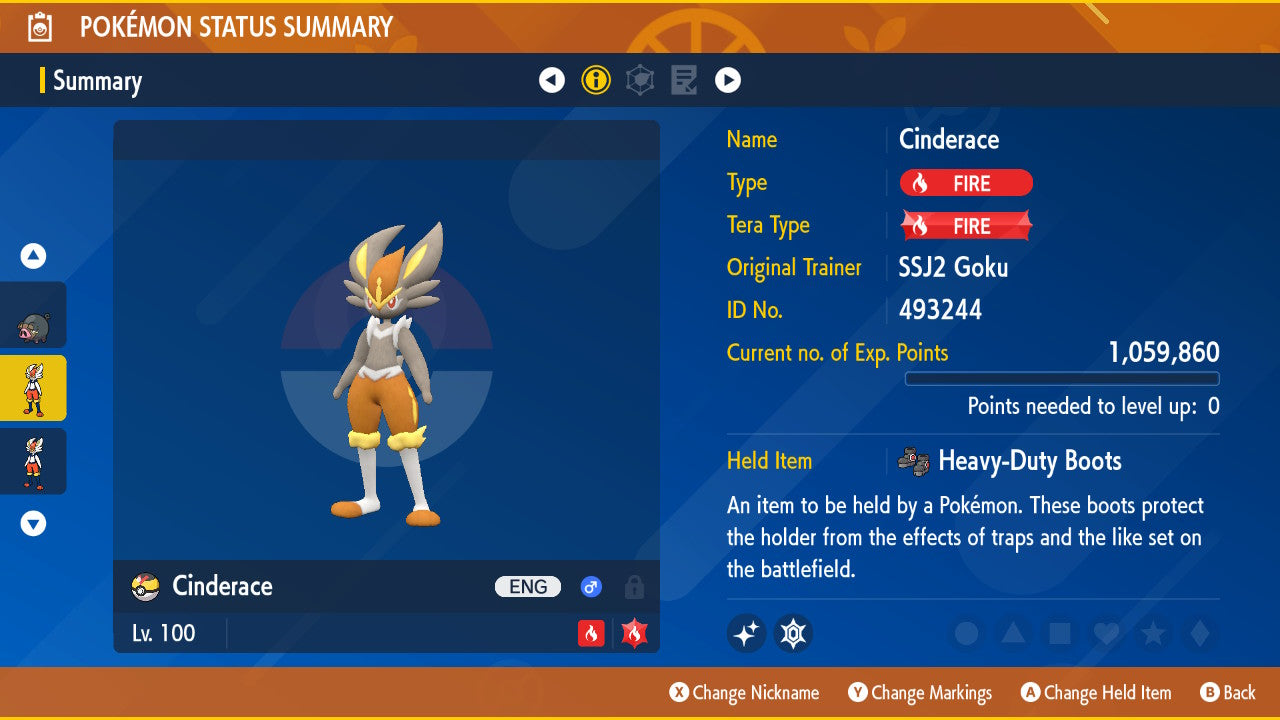Screen dimensions: 1280x720
Task: Toggle the star marking
Action: (1152, 633)
